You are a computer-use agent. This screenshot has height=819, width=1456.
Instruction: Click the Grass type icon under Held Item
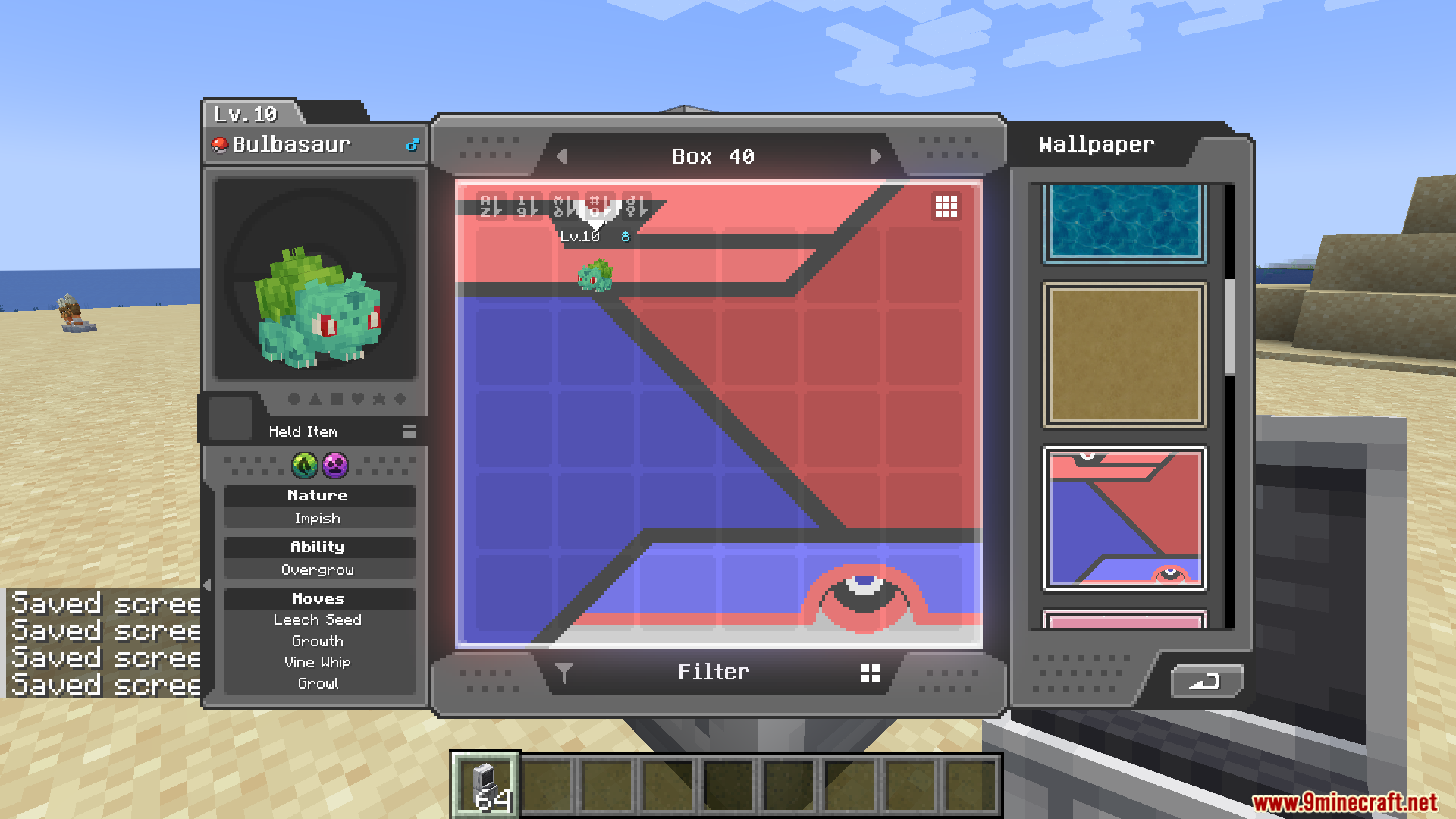click(x=305, y=467)
